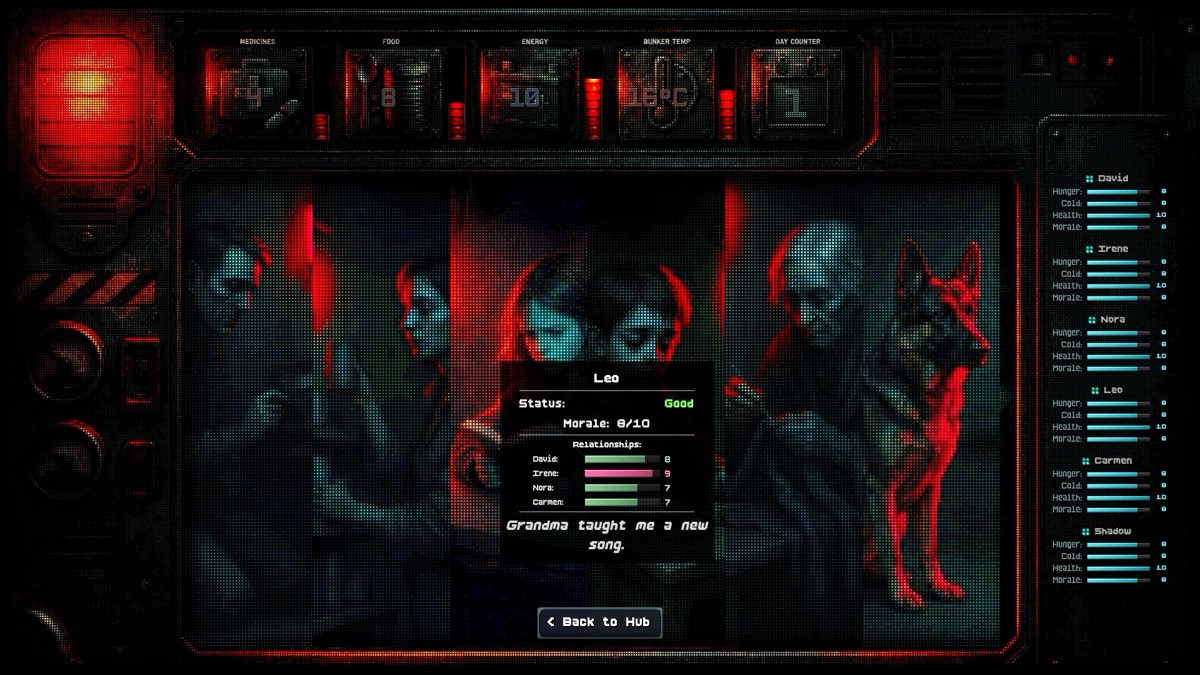
Task: Select David in the survivor status list
Action: 1112,178
